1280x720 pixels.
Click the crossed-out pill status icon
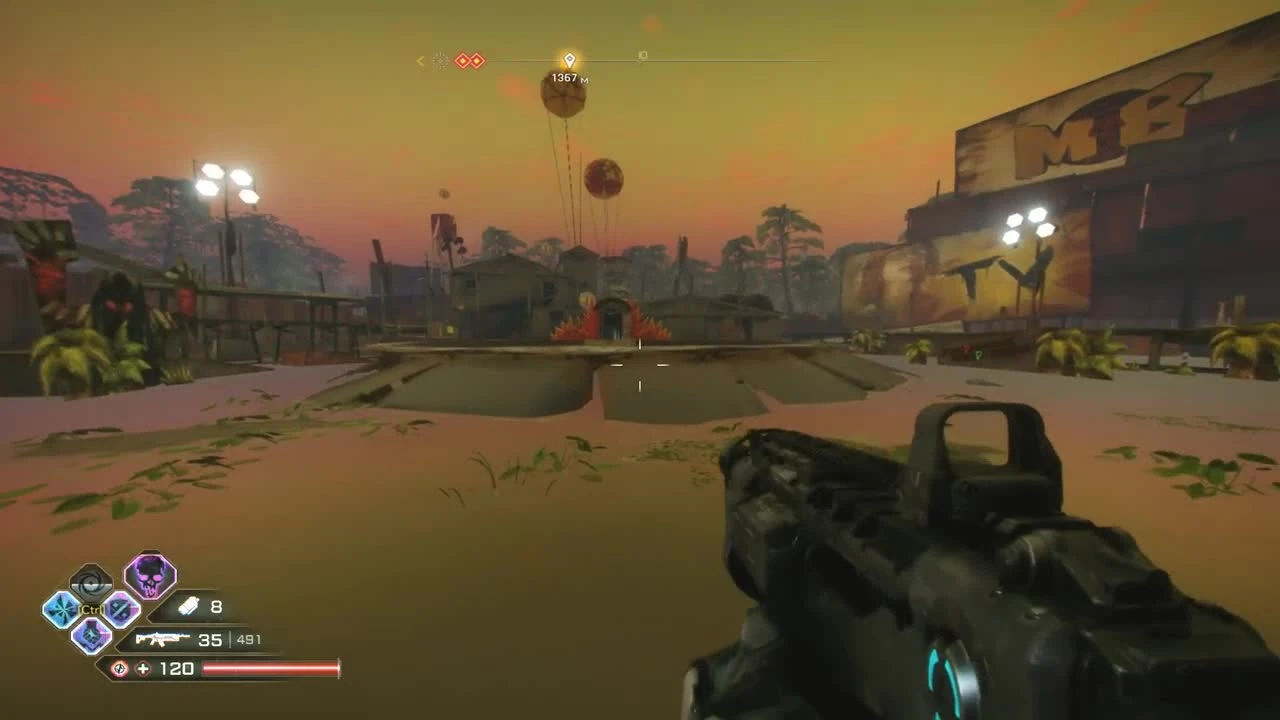click(119, 666)
